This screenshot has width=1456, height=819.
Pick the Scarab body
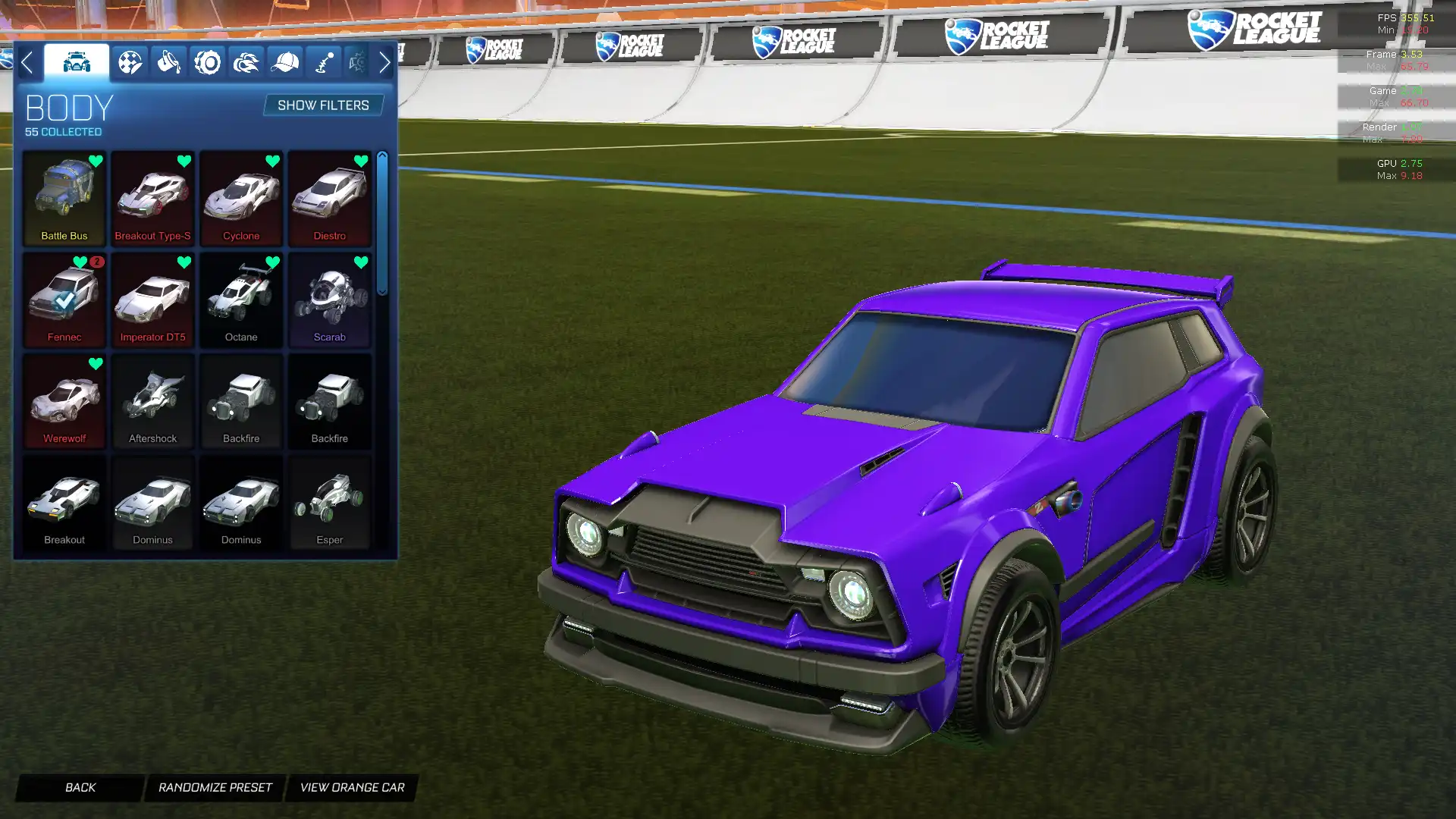(330, 300)
